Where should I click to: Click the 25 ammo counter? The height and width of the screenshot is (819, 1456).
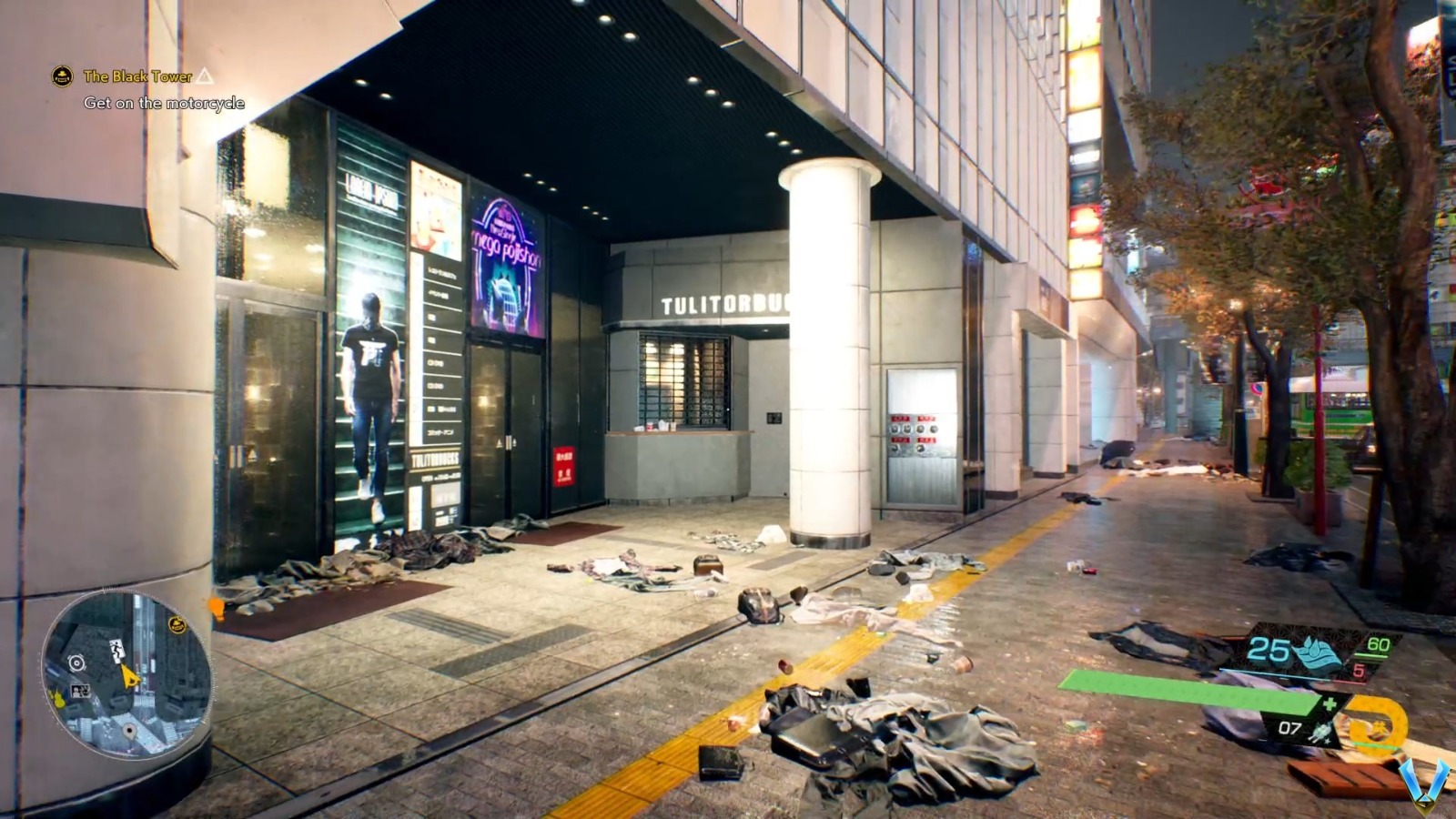[x=1268, y=649]
